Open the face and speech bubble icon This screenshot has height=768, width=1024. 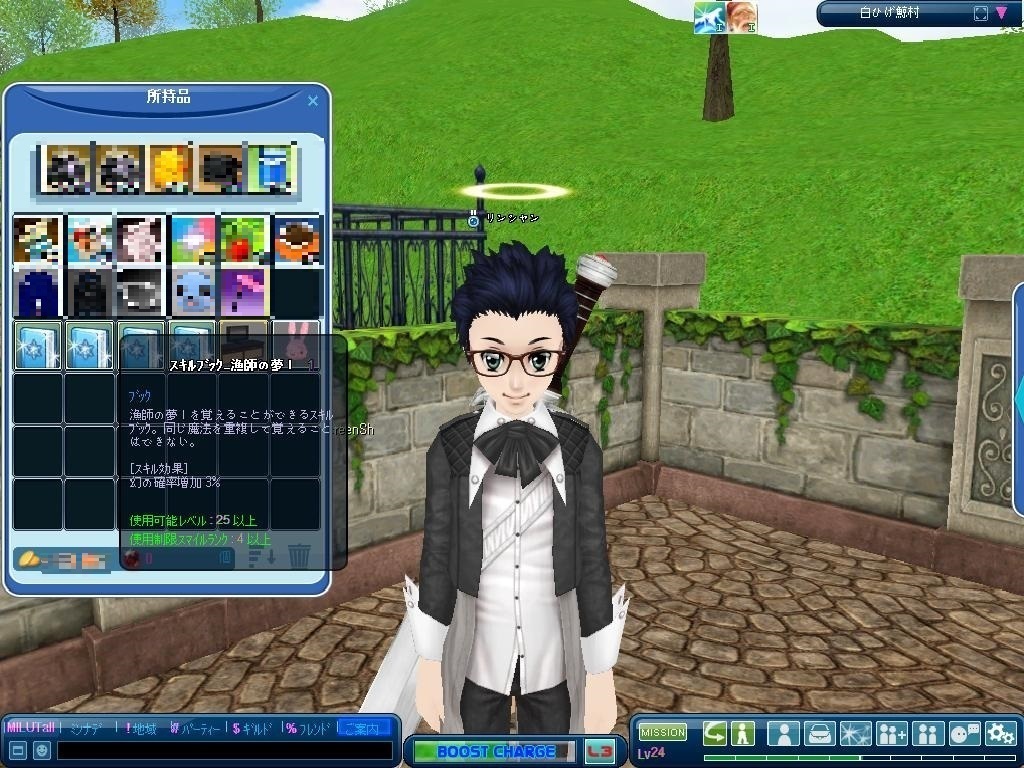coord(964,733)
